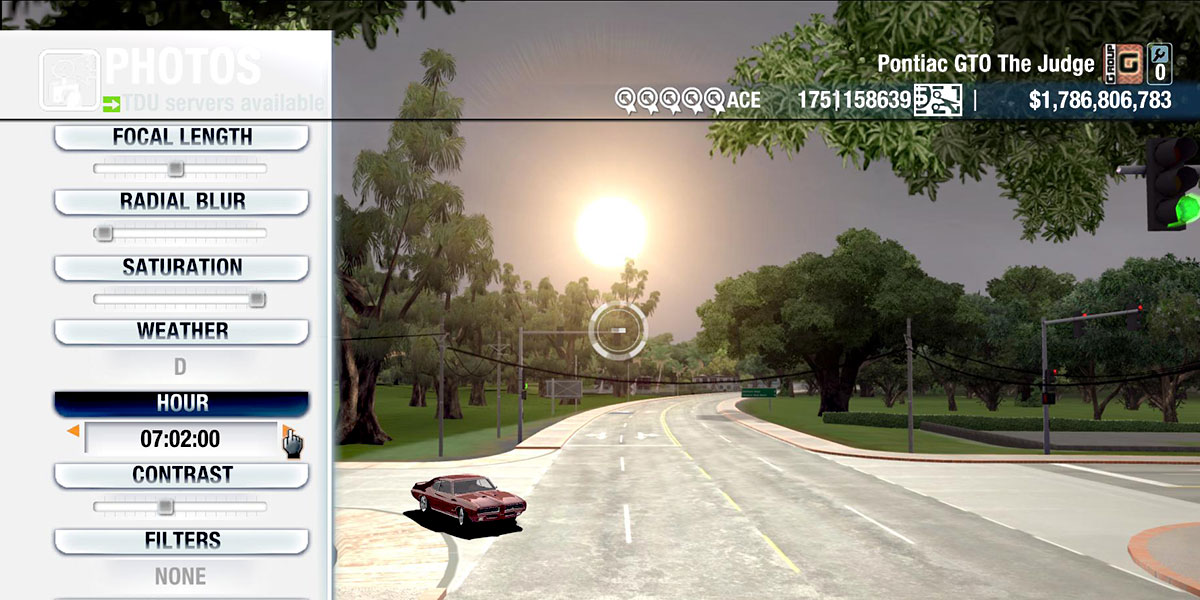Open the Weather option
The image size is (1200, 600).
tap(181, 331)
